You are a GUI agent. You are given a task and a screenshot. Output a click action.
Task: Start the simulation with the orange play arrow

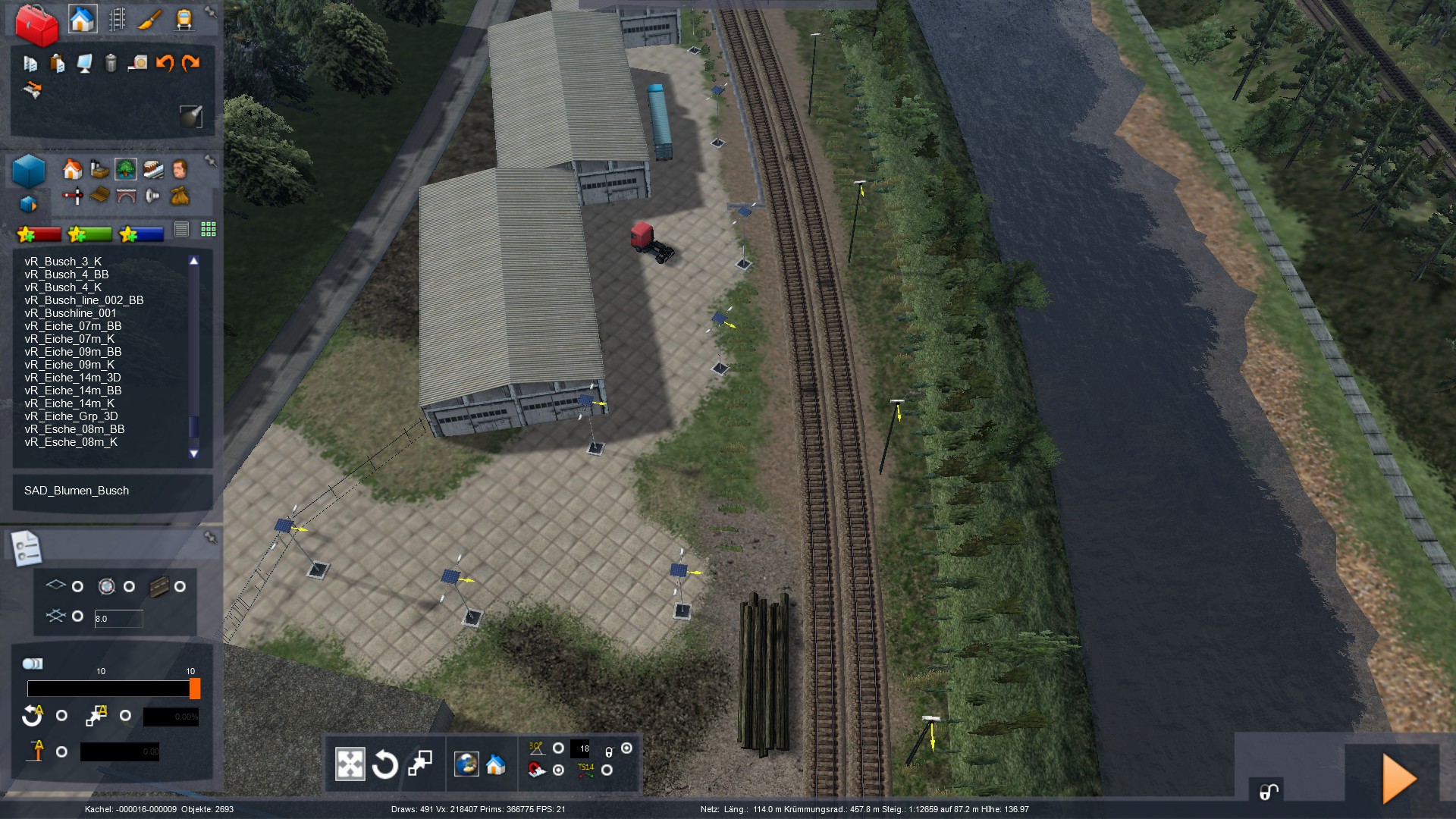1399,778
